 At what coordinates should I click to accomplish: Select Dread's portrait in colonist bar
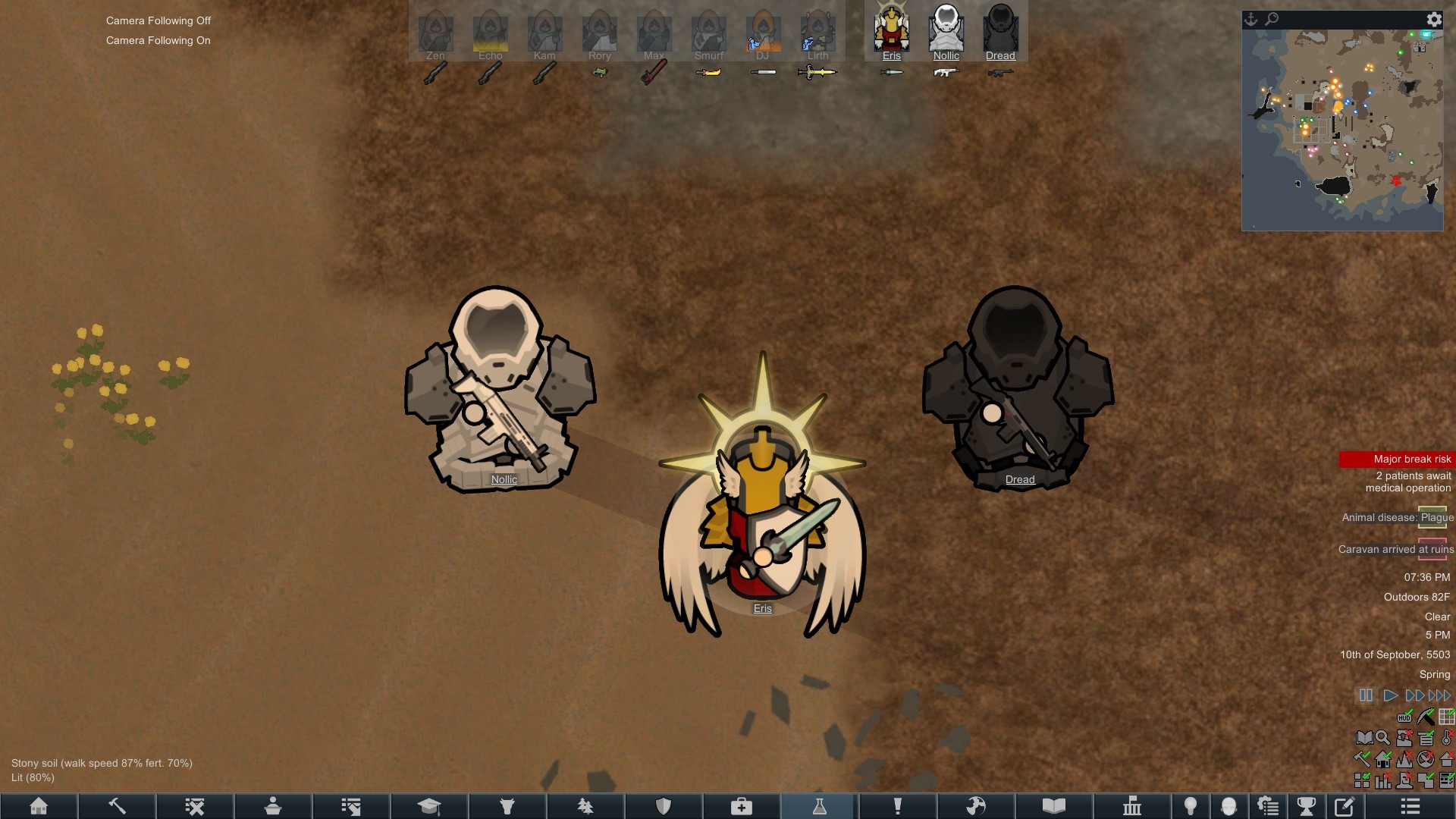1000,29
